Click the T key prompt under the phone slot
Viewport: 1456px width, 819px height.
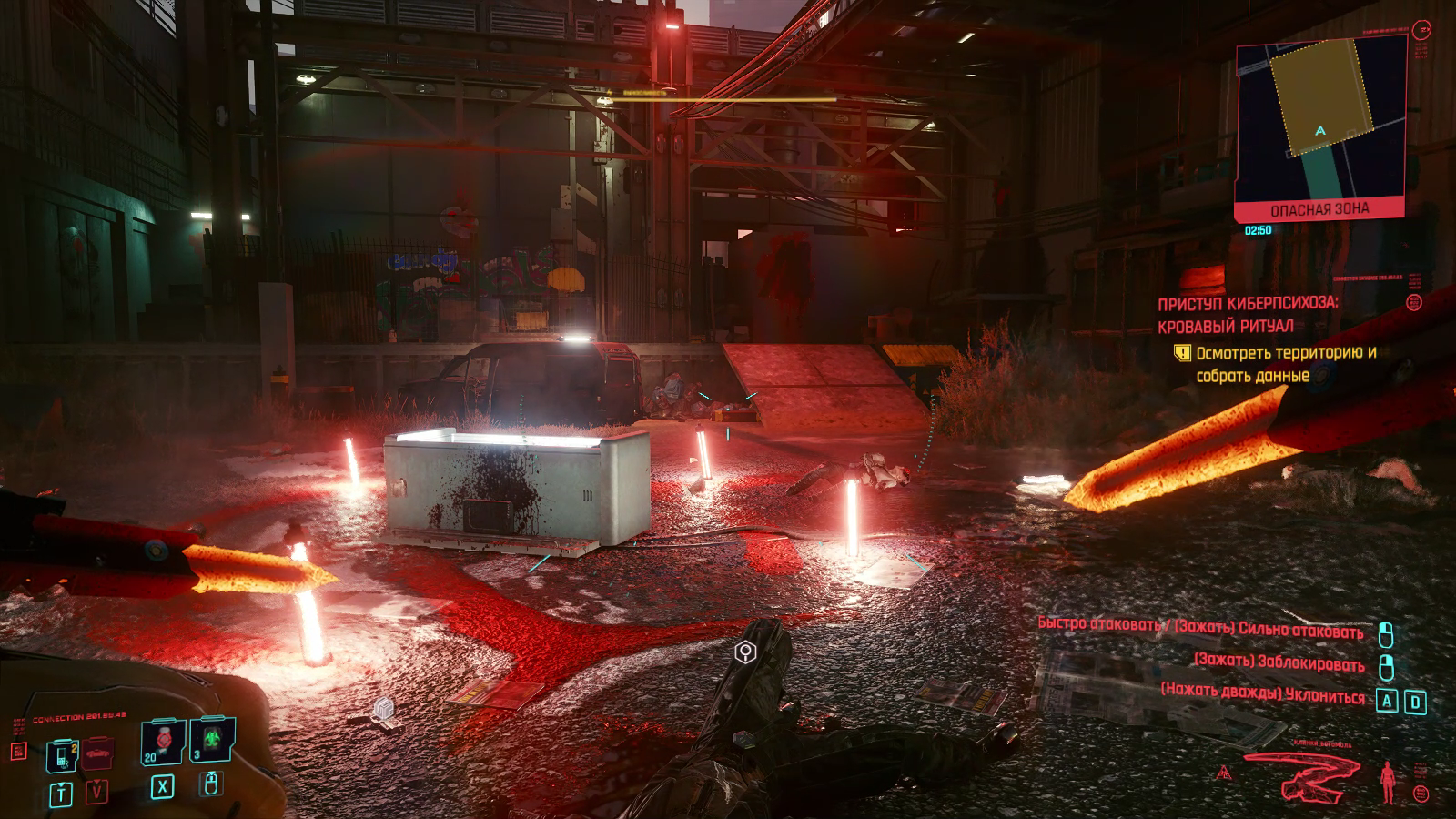tap(61, 793)
